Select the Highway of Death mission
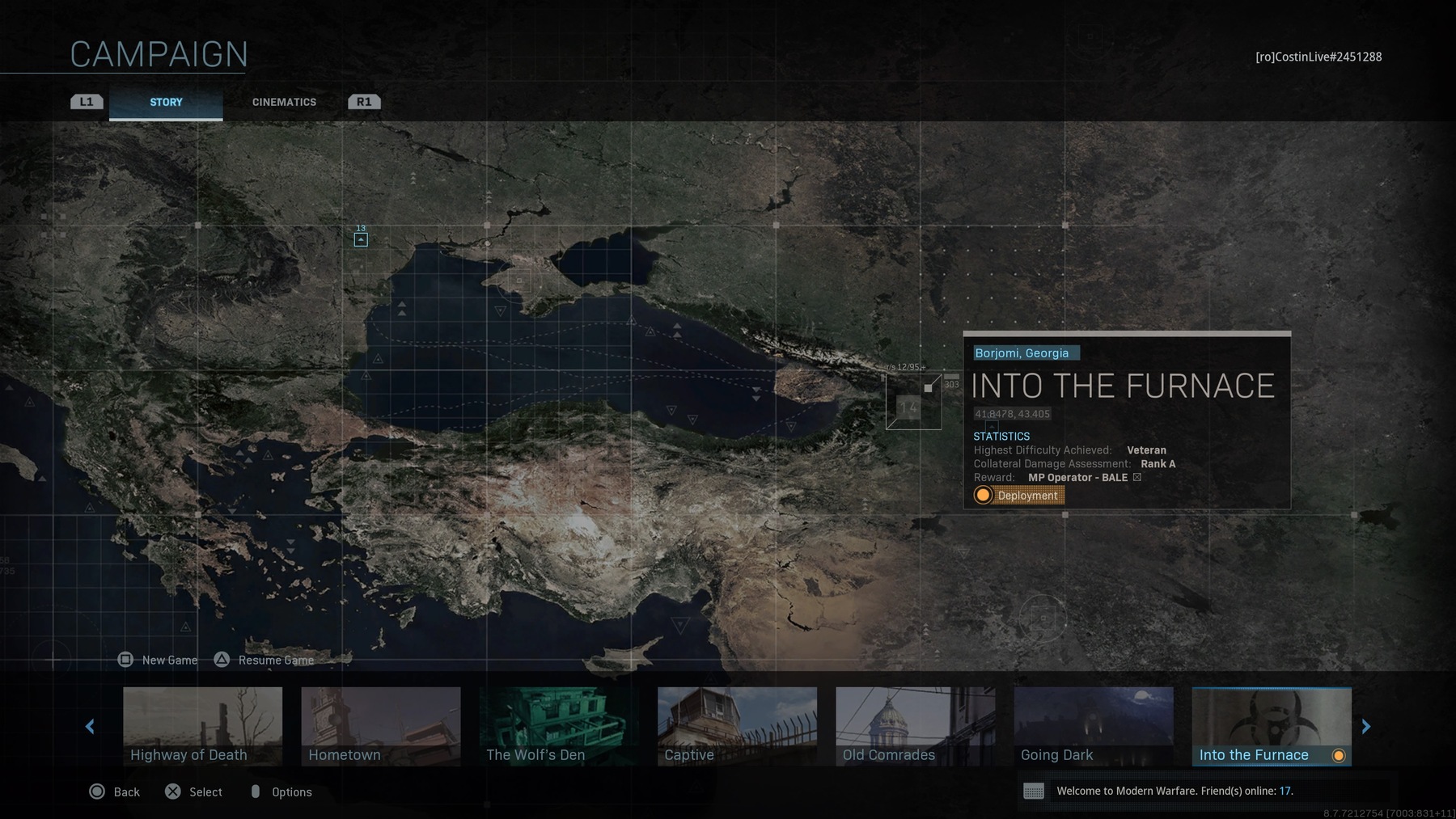 click(x=202, y=725)
